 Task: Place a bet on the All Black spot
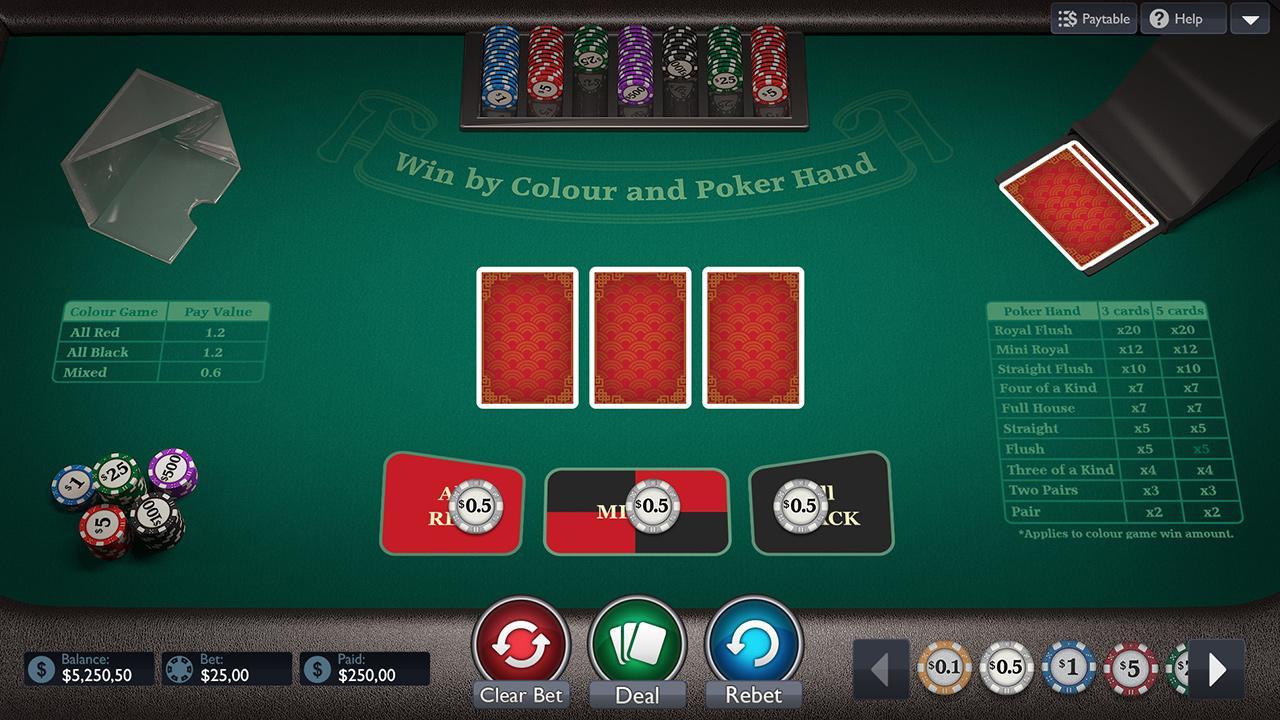click(820, 504)
